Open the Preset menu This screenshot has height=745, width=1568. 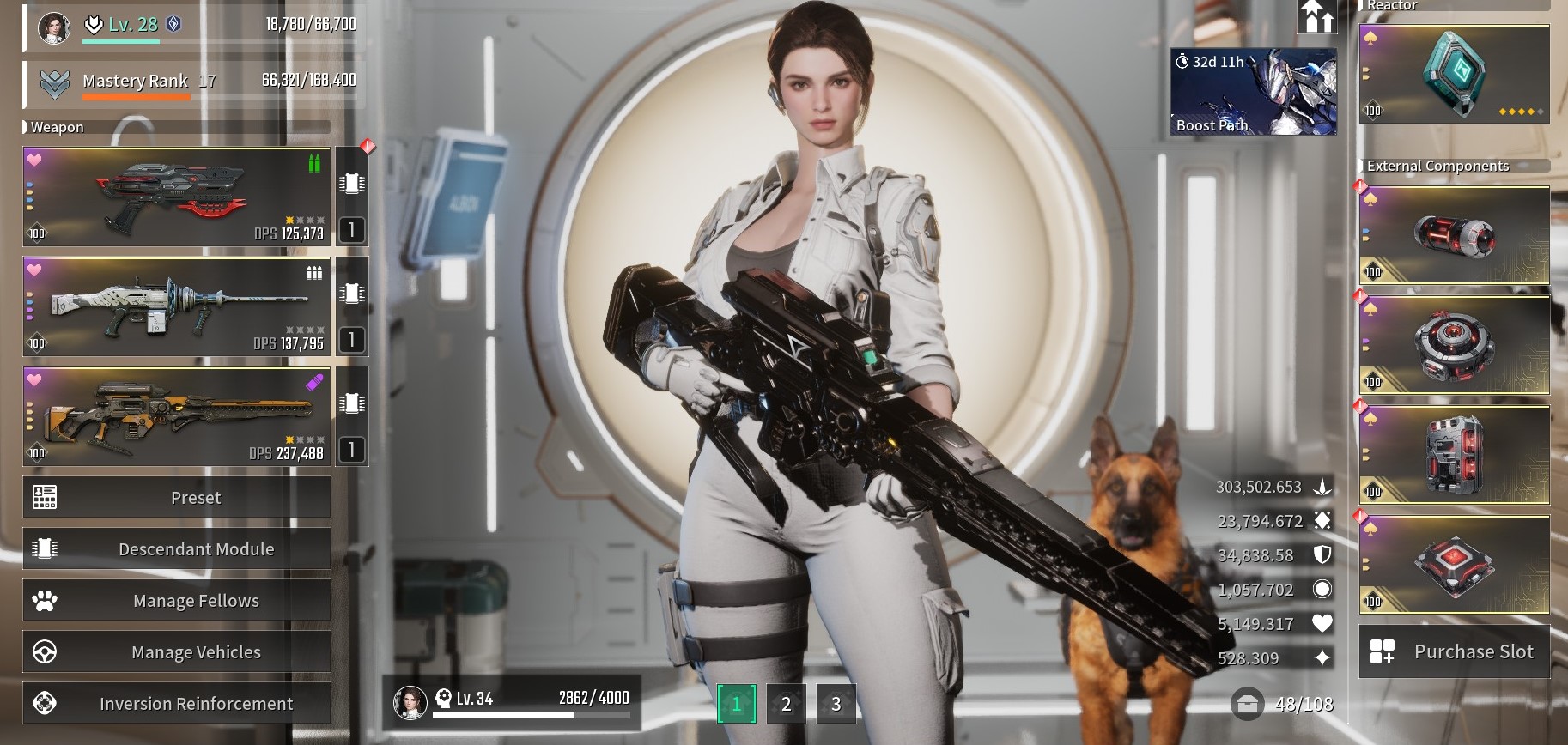177,498
